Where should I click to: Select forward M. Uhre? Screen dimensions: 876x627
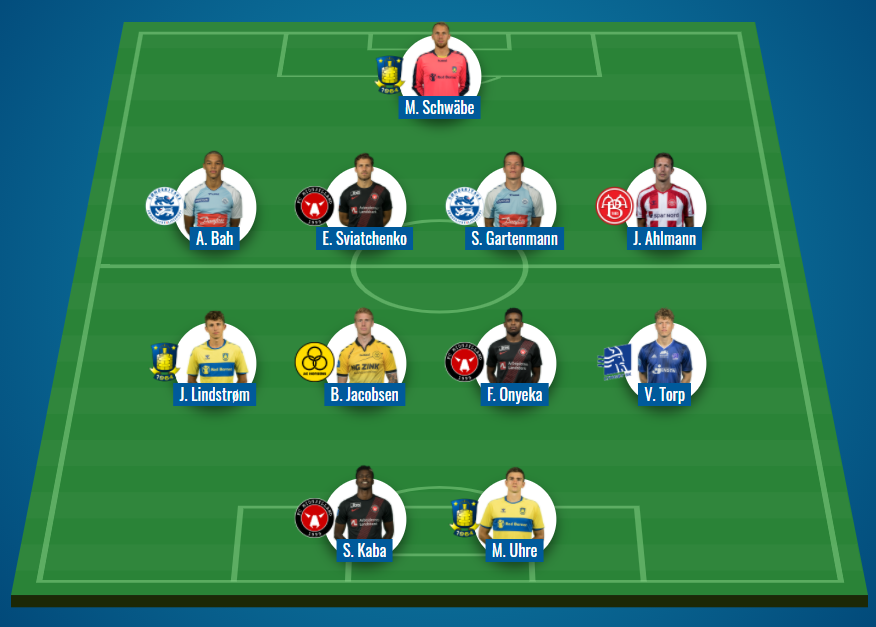(514, 516)
